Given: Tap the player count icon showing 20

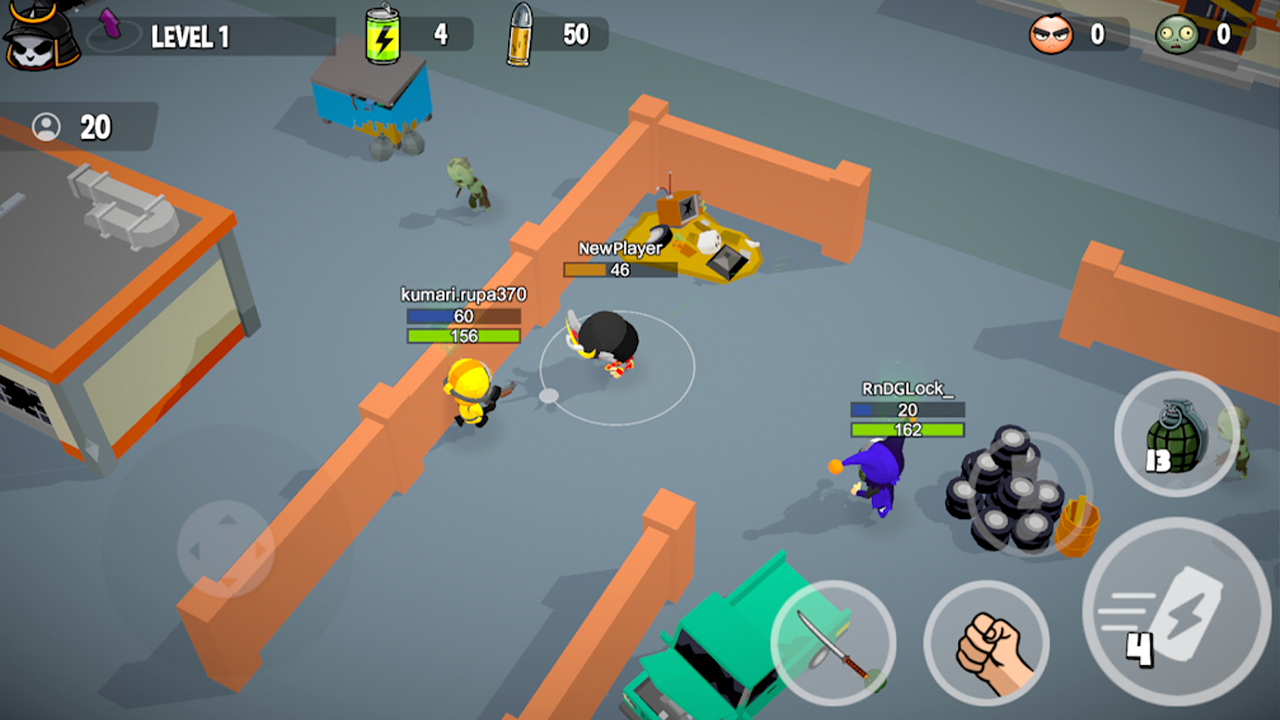Looking at the screenshot, I should tap(45, 129).
